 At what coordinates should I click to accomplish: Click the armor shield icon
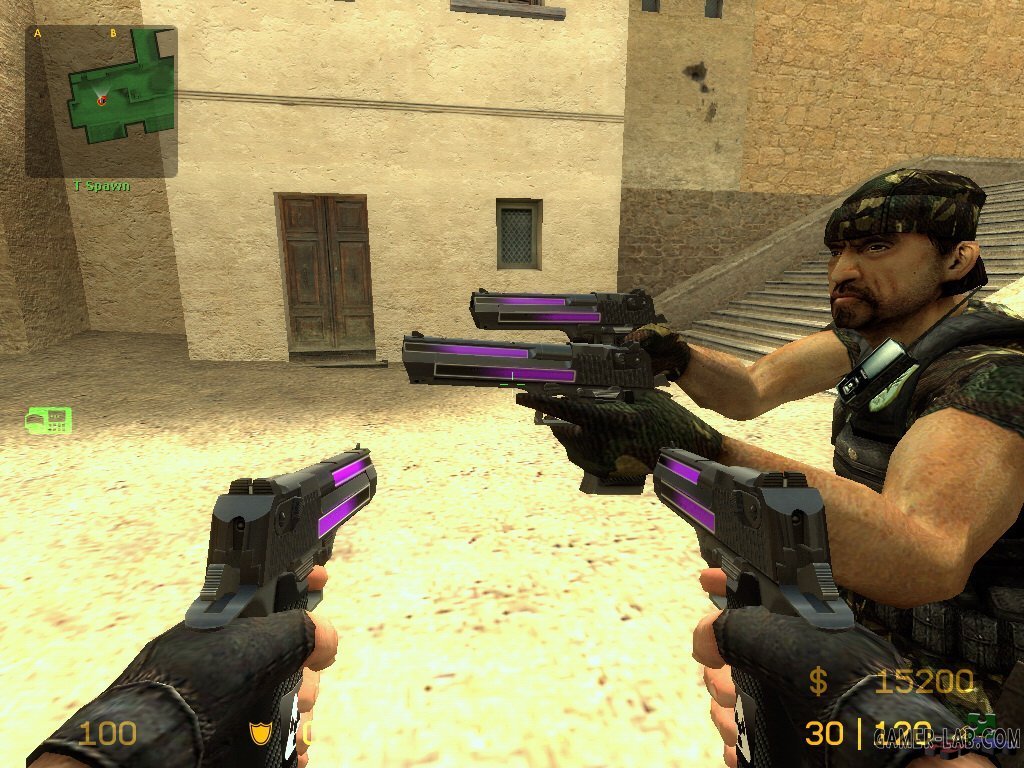260,735
